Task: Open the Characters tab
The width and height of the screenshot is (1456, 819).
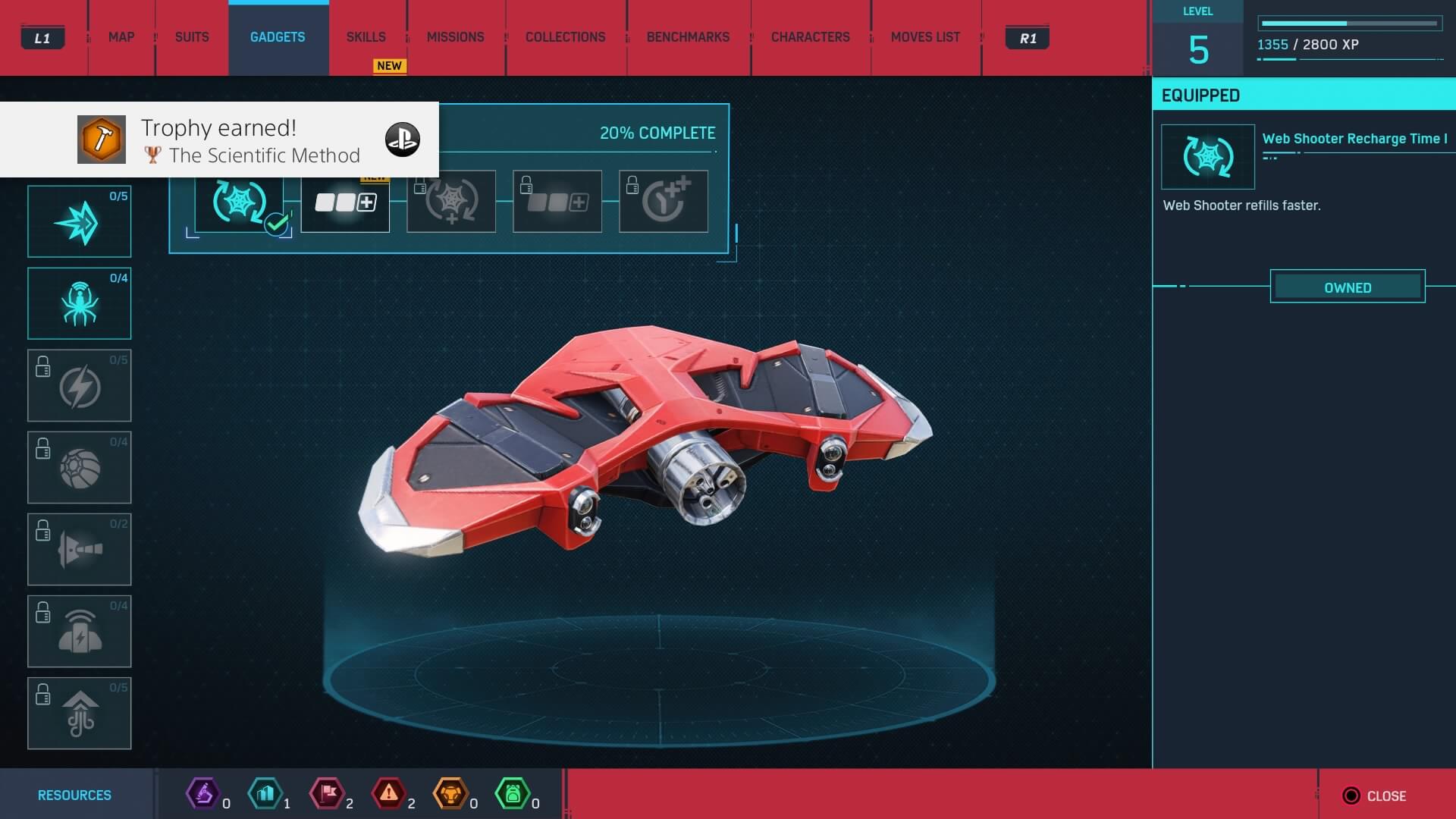Action: tap(810, 37)
